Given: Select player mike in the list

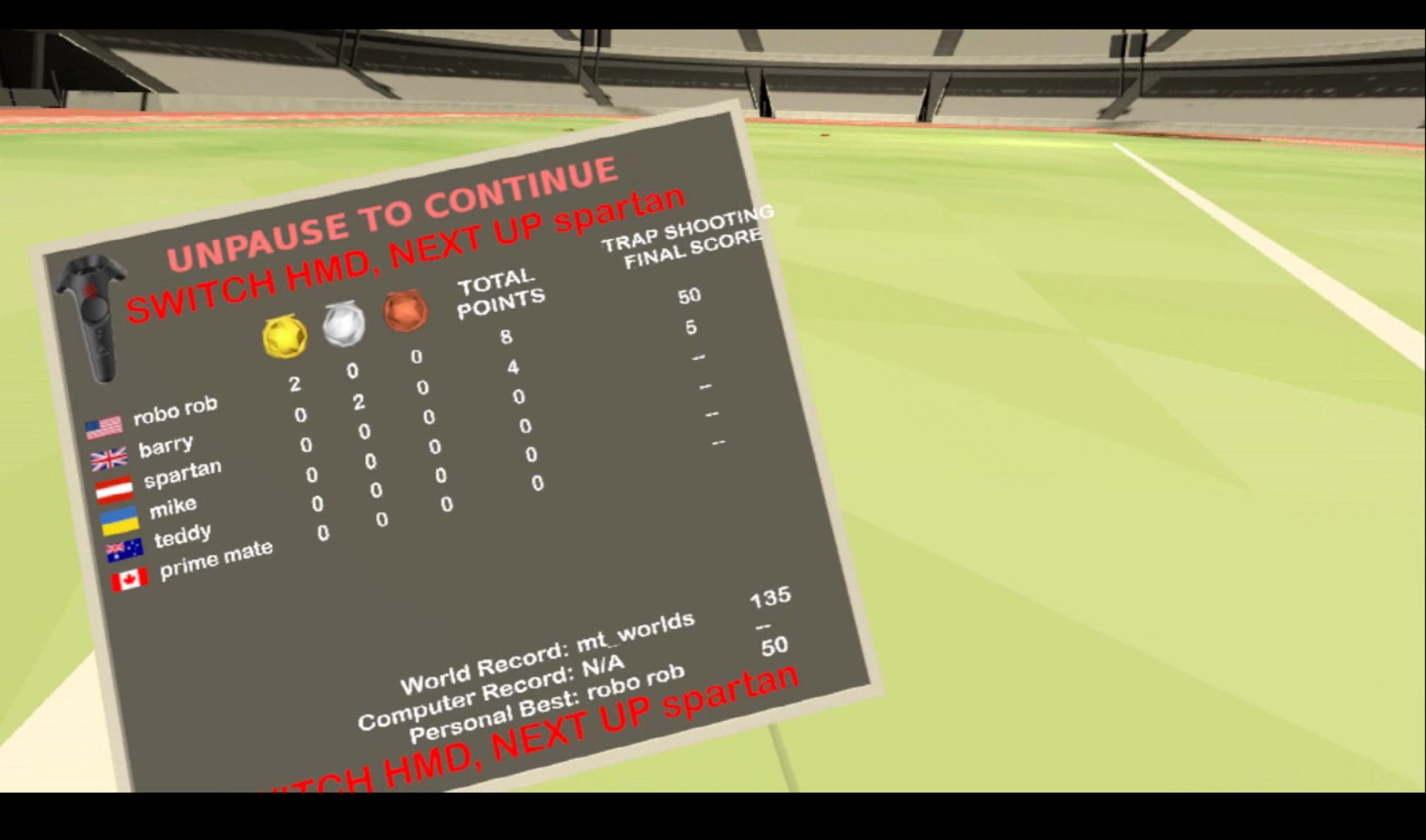Looking at the screenshot, I should pyautogui.click(x=172, y=506).
